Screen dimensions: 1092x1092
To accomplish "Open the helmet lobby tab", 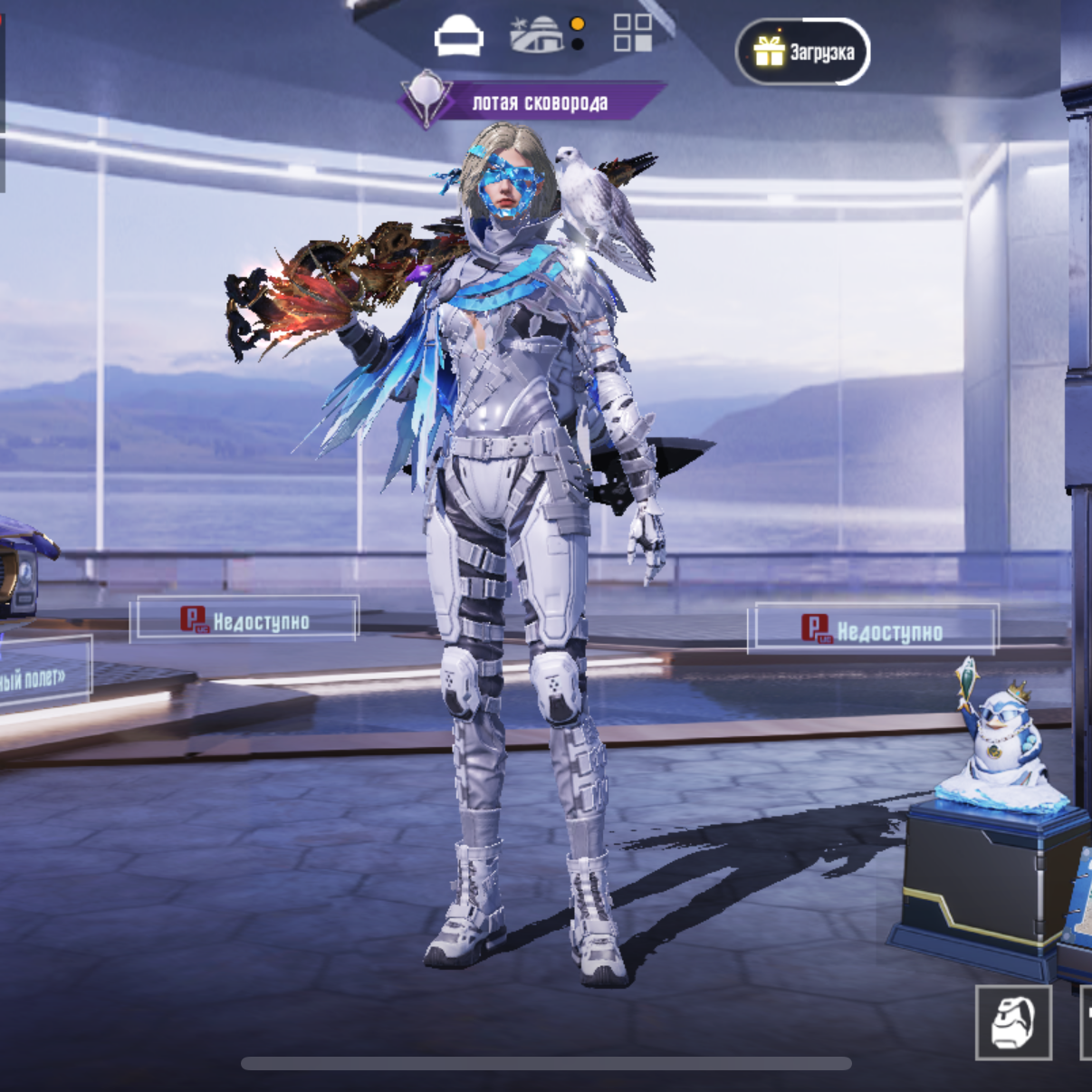I will [x=458, y=36].
